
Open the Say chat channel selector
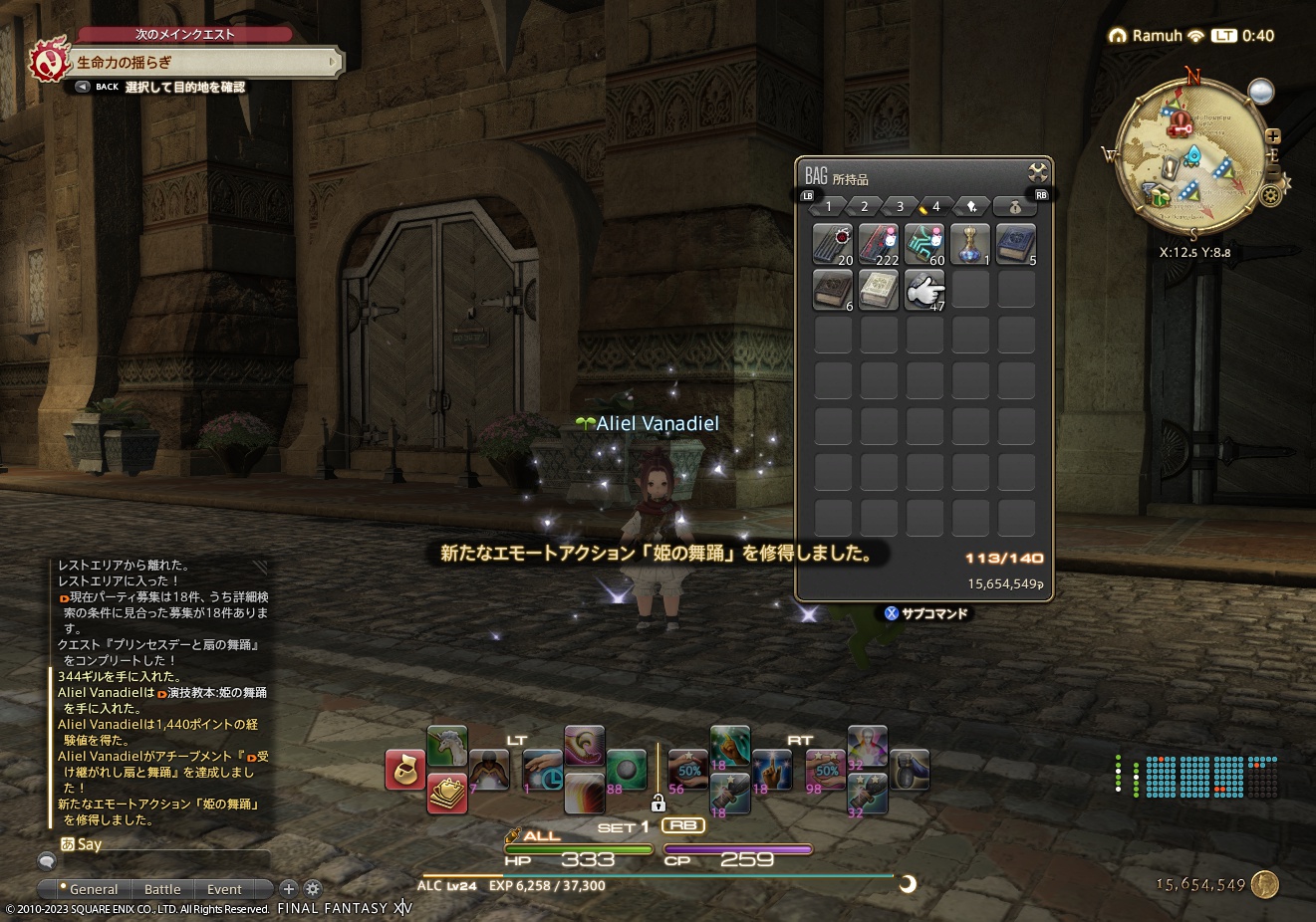pos(68,843)
